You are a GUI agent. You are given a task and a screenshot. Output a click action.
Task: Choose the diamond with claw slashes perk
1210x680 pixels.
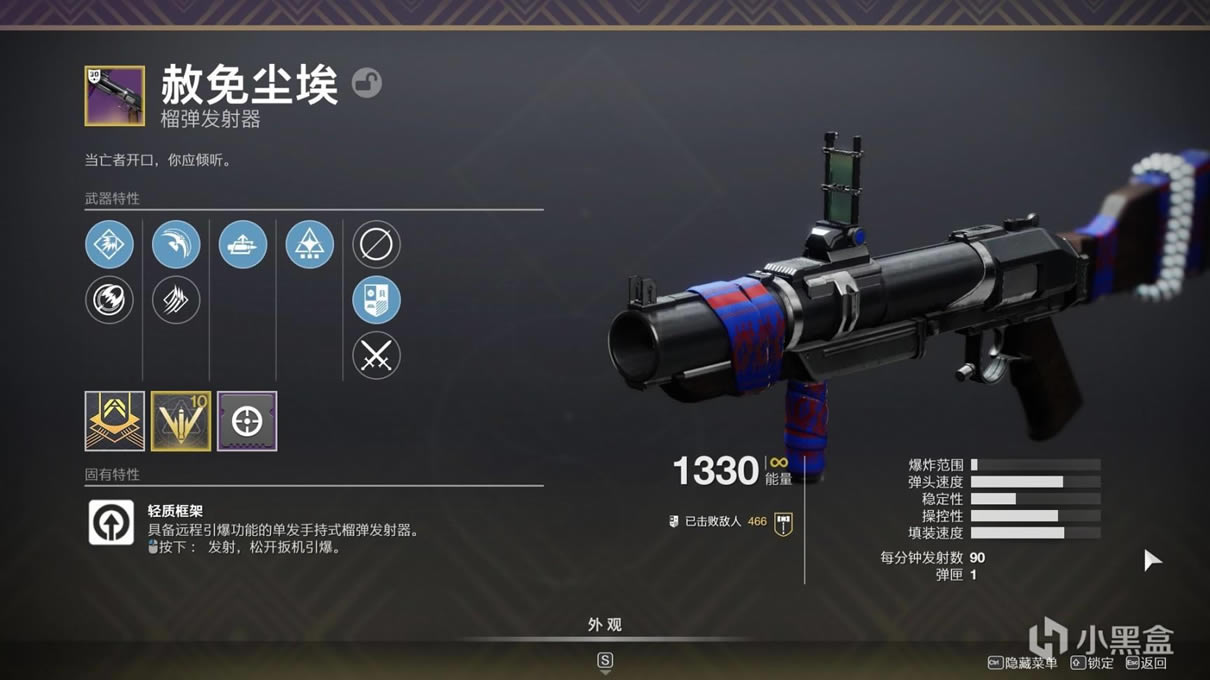pyautogui.click(x=176, y=300)
